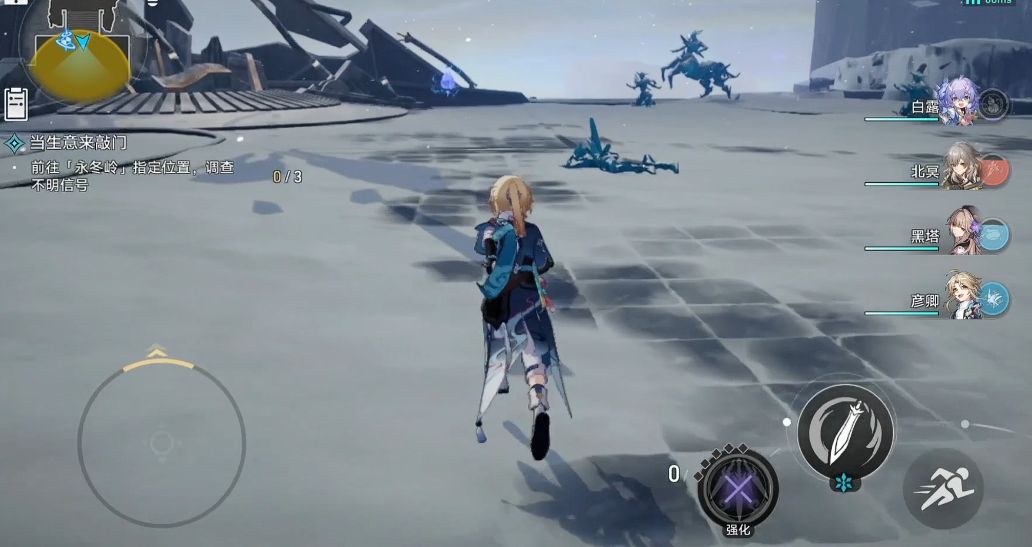The height and width of the screenshot is (547, 1032).
Task: Tap the sword basic attack button
Action: click(846, 431)
